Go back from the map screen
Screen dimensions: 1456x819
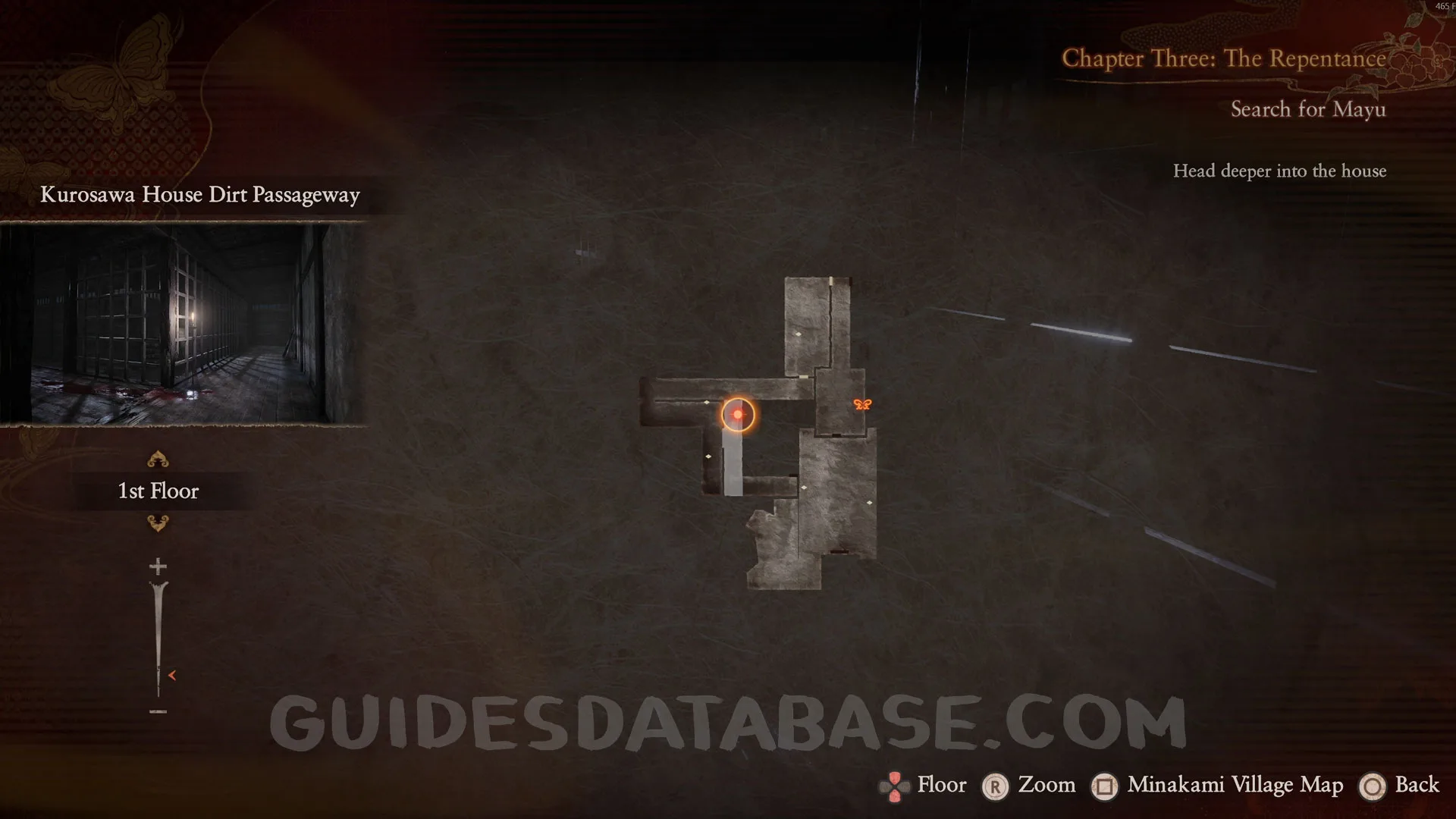pyautogui.click(x=1399, y=786)
